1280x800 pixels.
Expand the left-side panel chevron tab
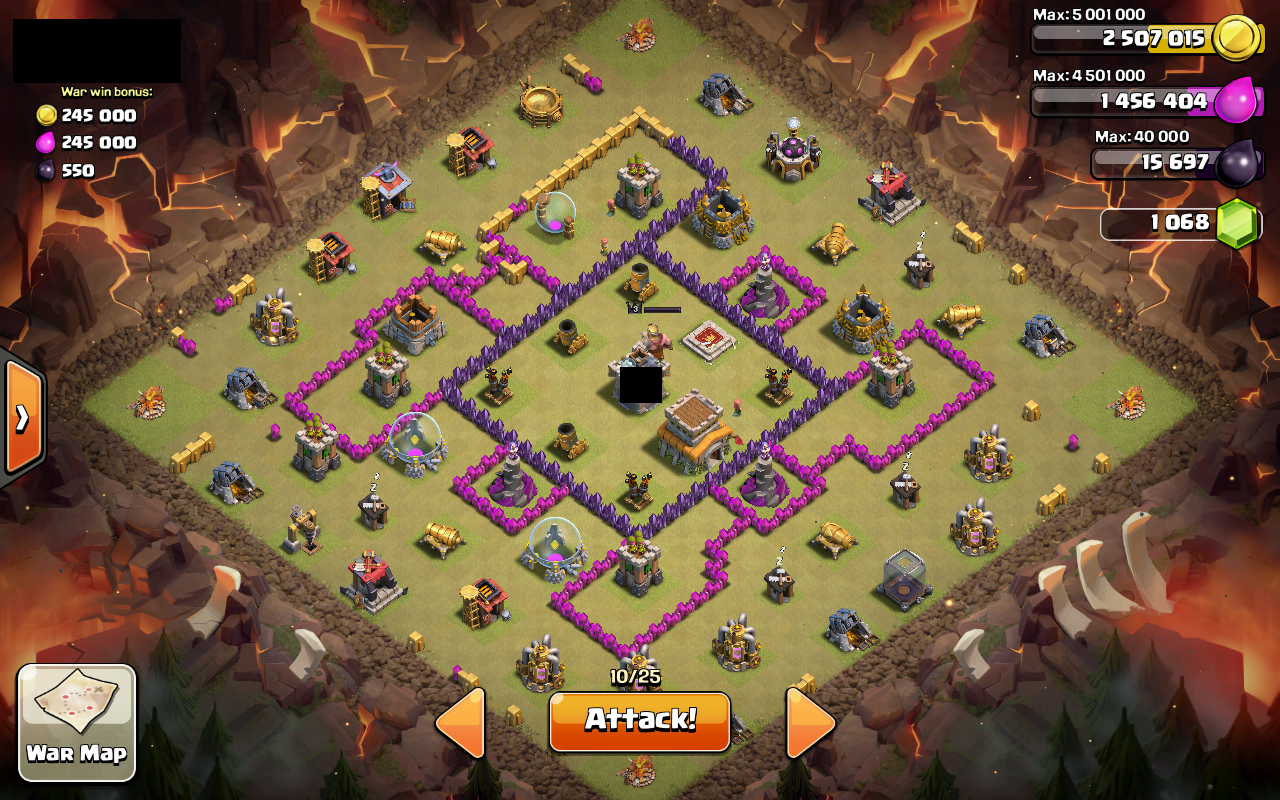22,415
